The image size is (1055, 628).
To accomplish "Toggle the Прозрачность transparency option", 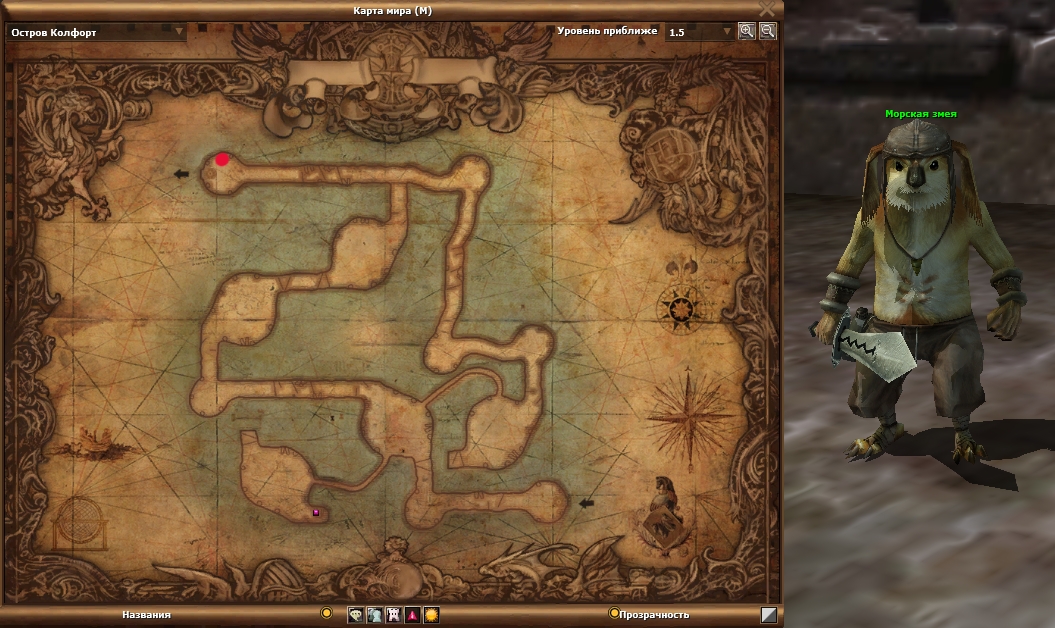I will point(614,614).
